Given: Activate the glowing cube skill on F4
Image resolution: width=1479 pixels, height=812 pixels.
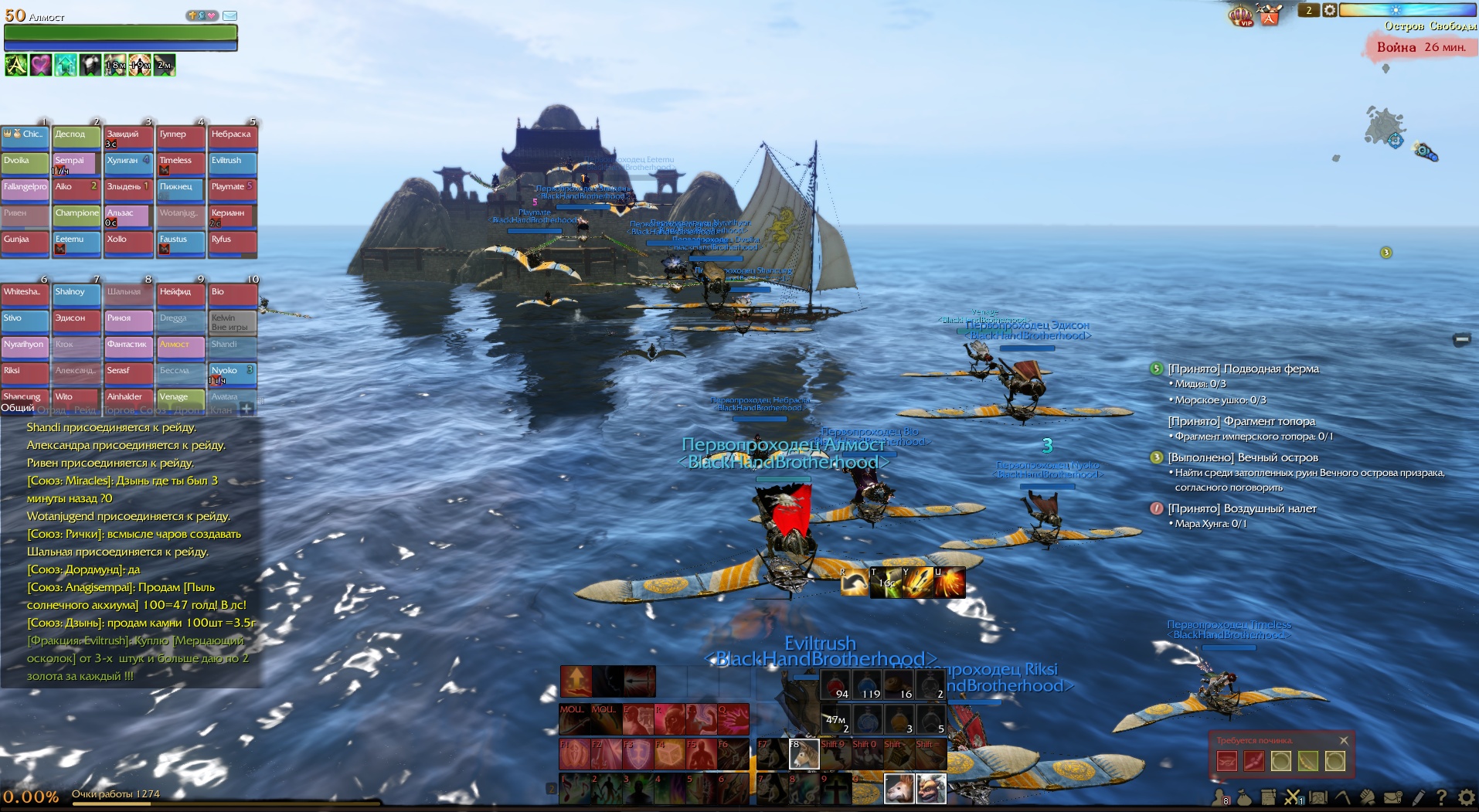Looking at the screenshot, I should [668, 754].
